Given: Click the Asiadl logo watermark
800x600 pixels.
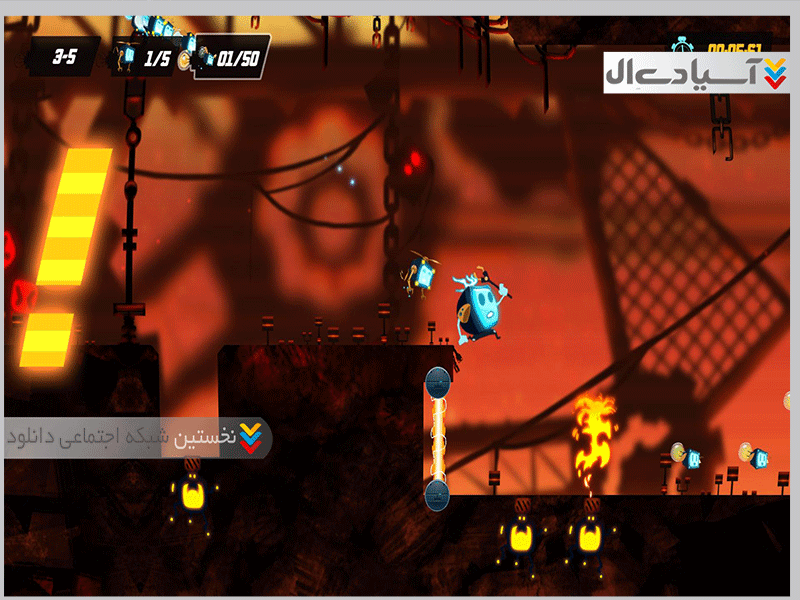Looking at the screenshot, I should [x=696, y=73].
